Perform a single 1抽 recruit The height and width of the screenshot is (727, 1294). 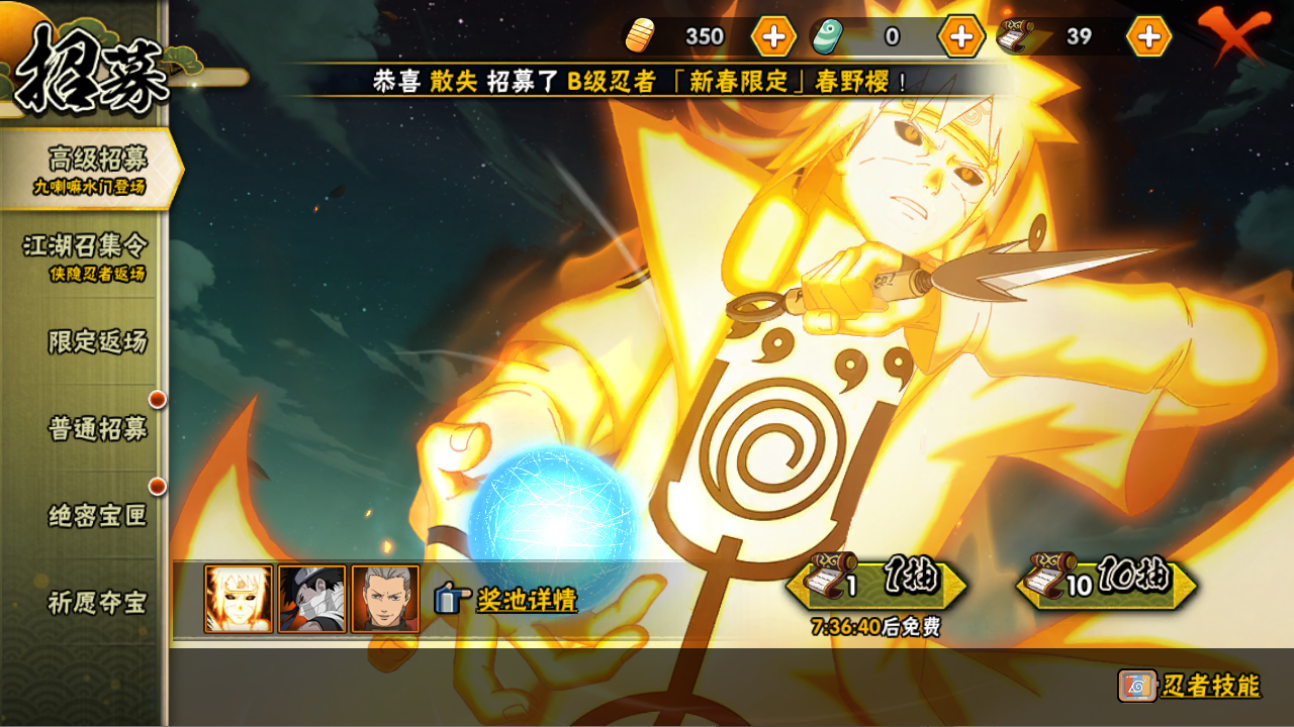pos(876,582)
